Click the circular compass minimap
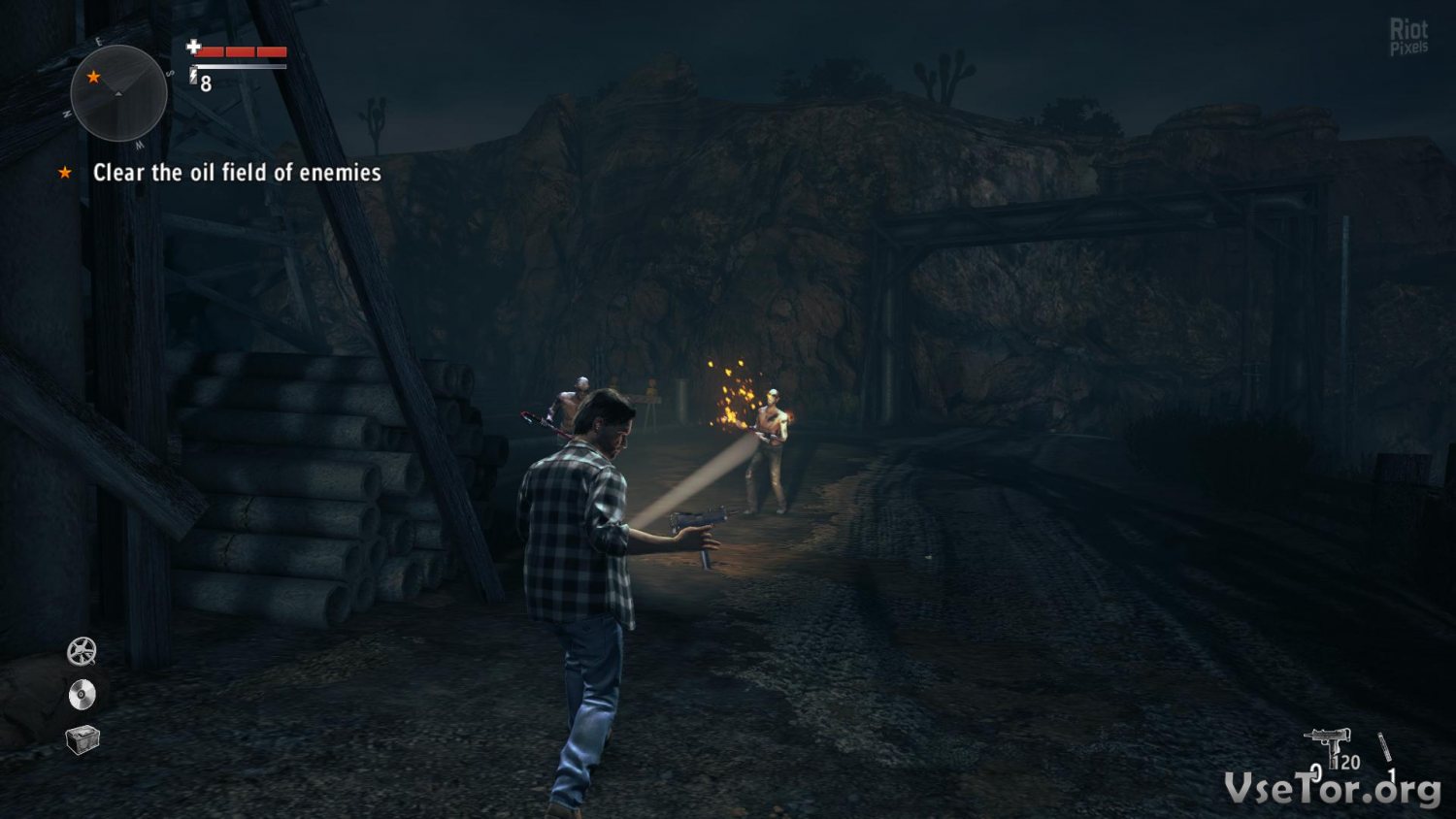 (x=118, y=93)
